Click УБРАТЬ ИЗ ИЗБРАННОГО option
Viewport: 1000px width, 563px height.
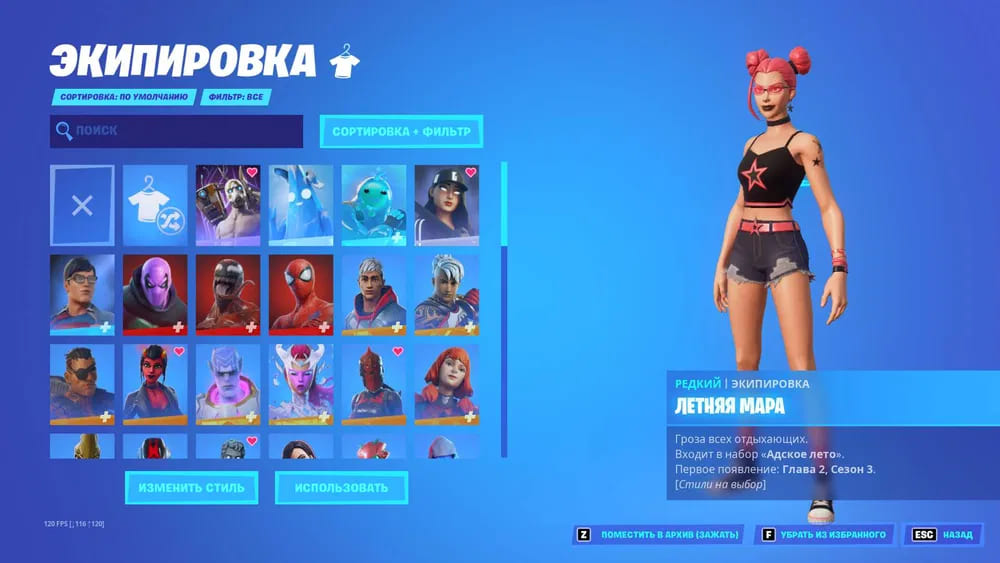(x=825, y=535)
